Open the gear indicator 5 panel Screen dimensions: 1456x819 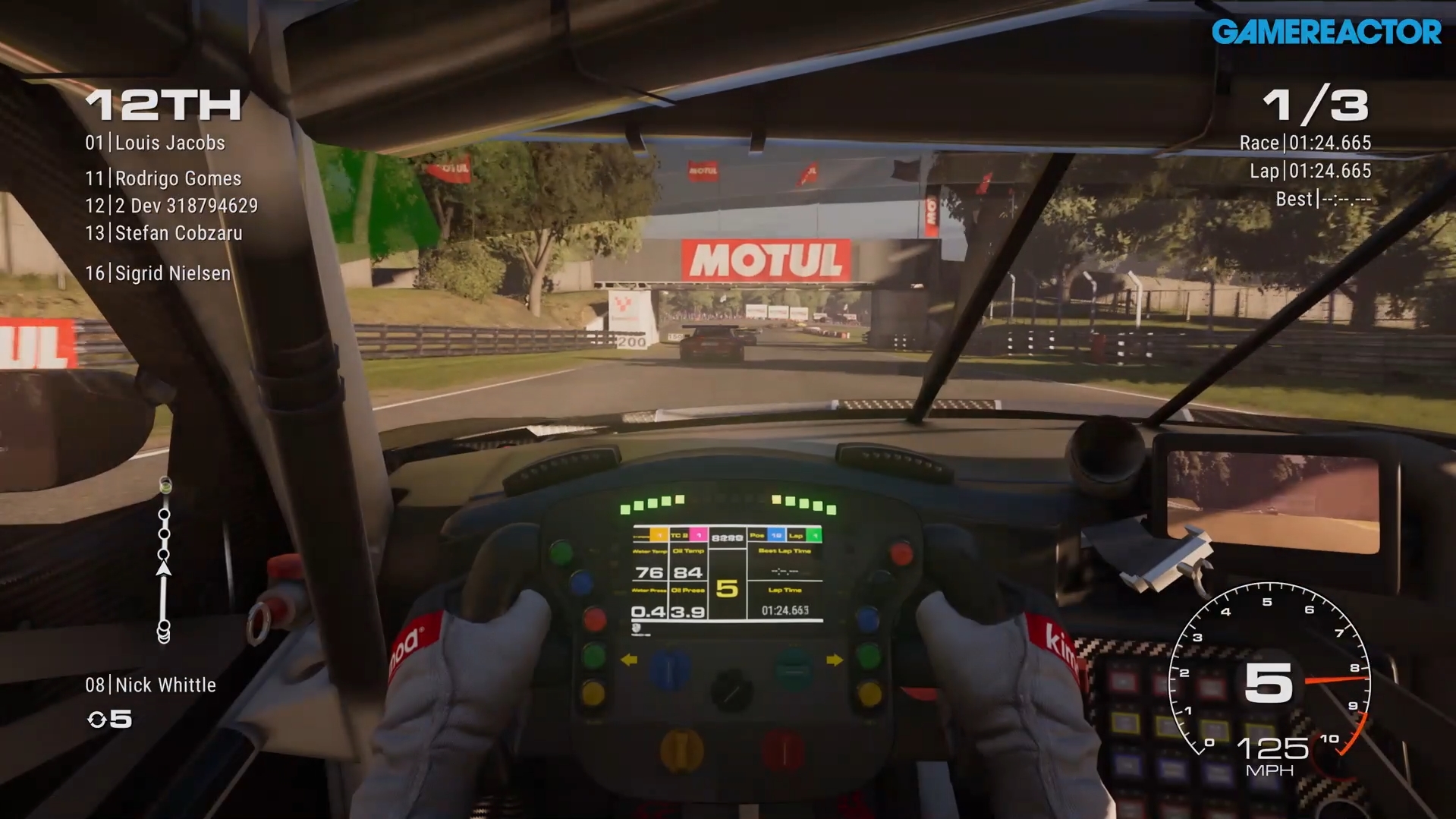pyautogui.click(x=727, y=588)
